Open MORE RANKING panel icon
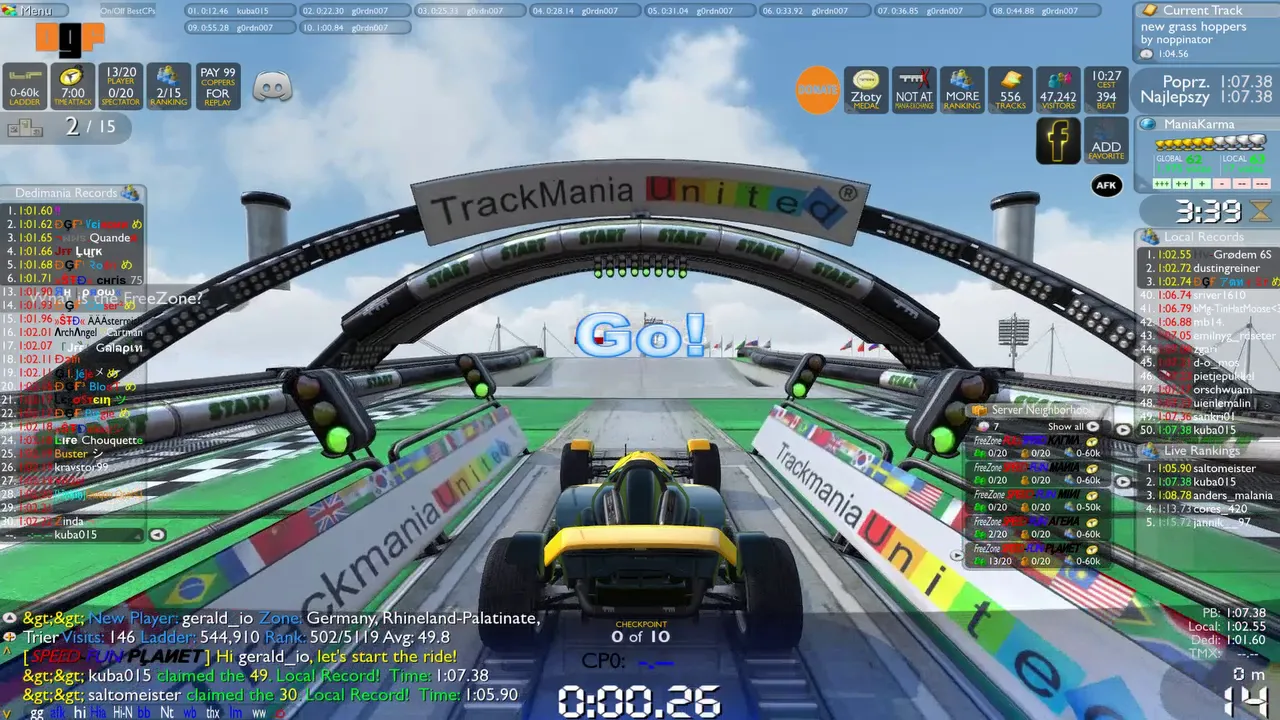This screenshot has width=1280, height=720. [961, 90]
